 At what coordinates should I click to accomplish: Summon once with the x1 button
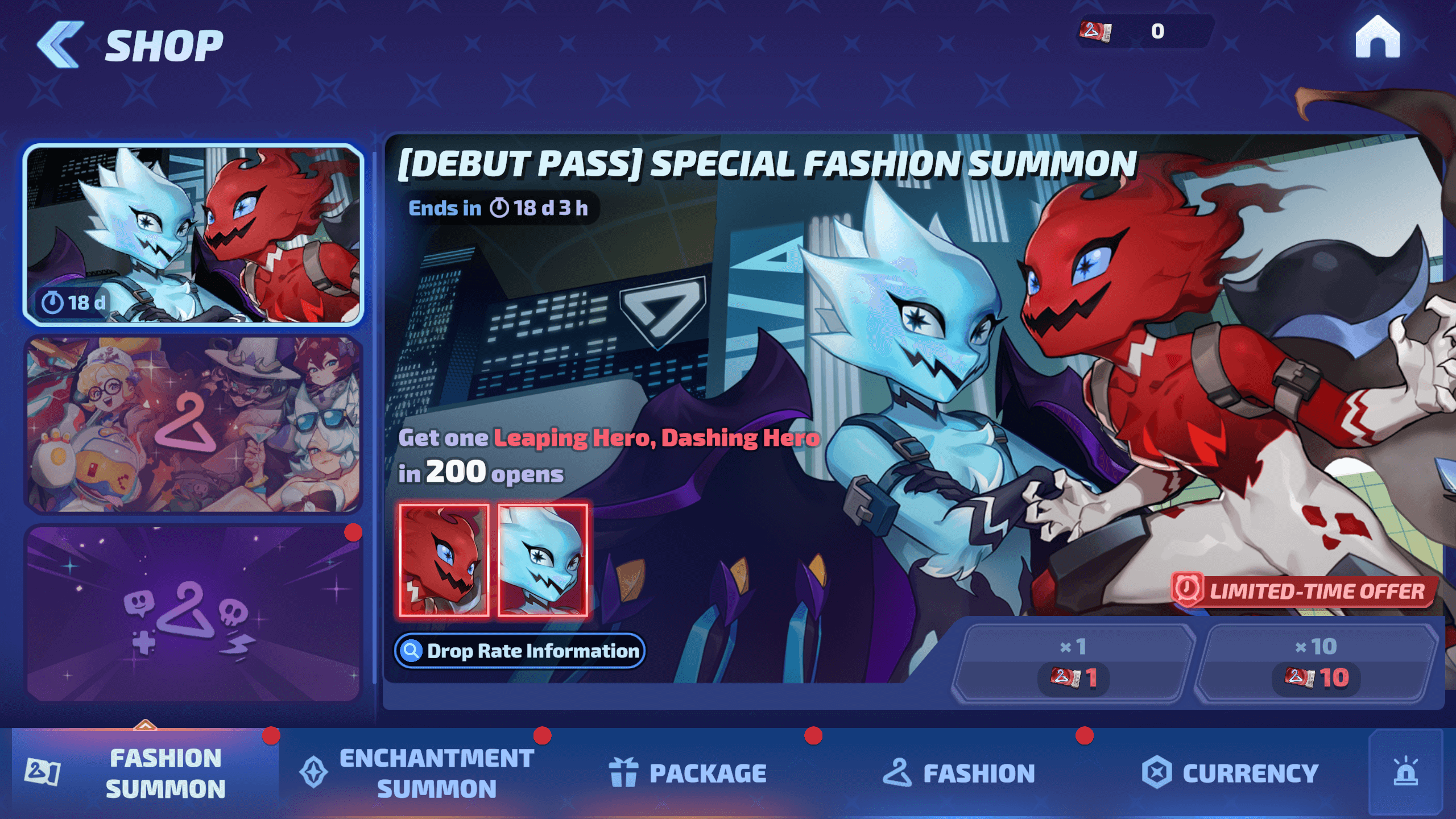(1073, 664)
